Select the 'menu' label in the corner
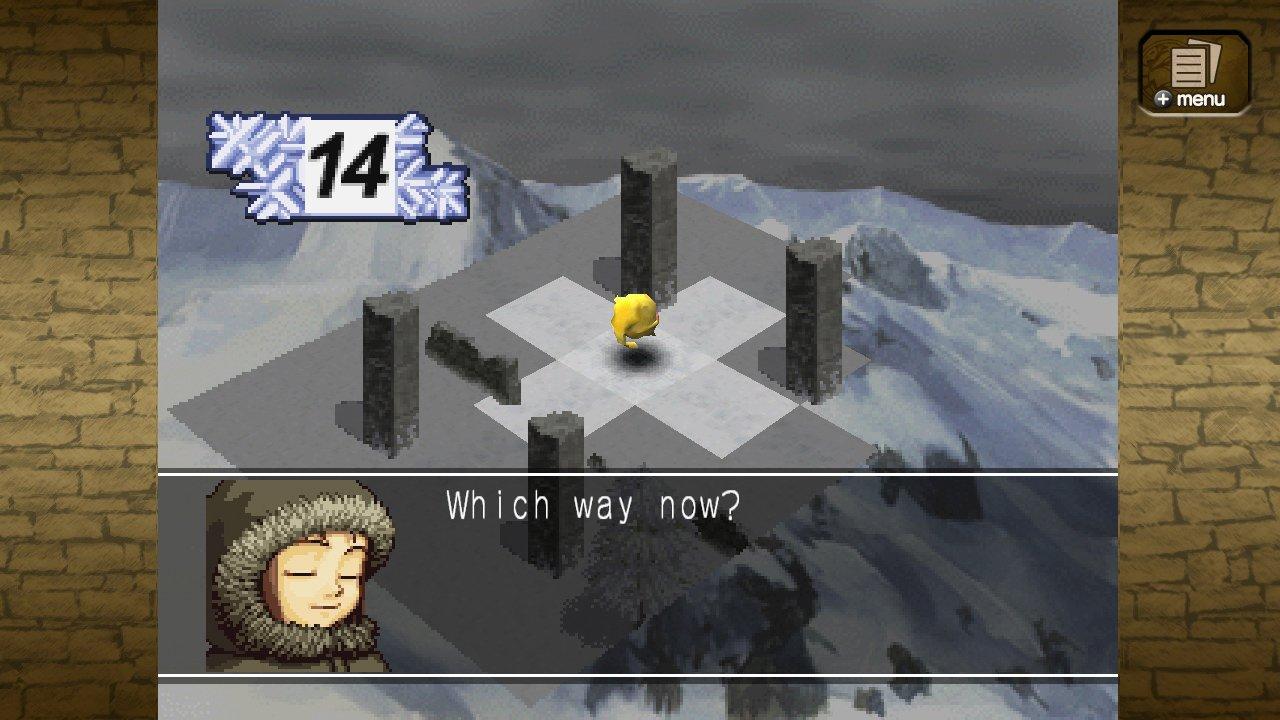The width and height of the screenshot is (1280, 720). (1203, 98)
